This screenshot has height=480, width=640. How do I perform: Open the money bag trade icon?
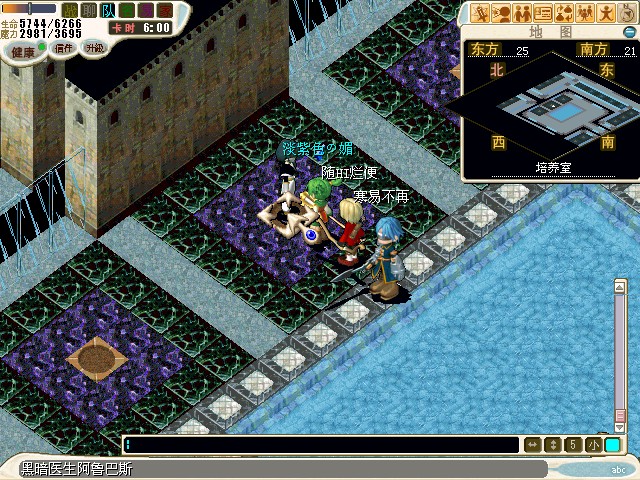point(564,13)
